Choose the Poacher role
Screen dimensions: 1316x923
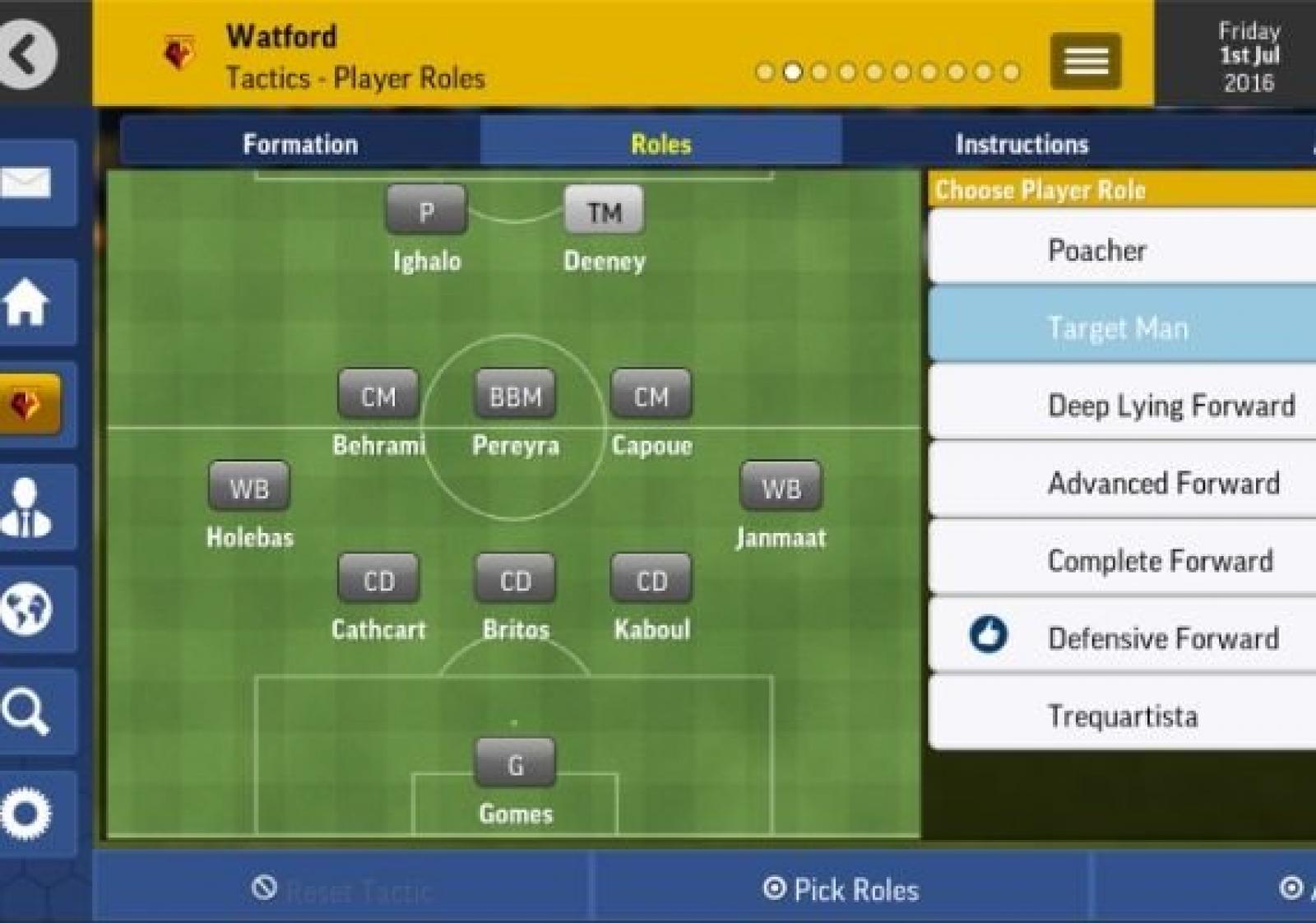(1122, 249)
